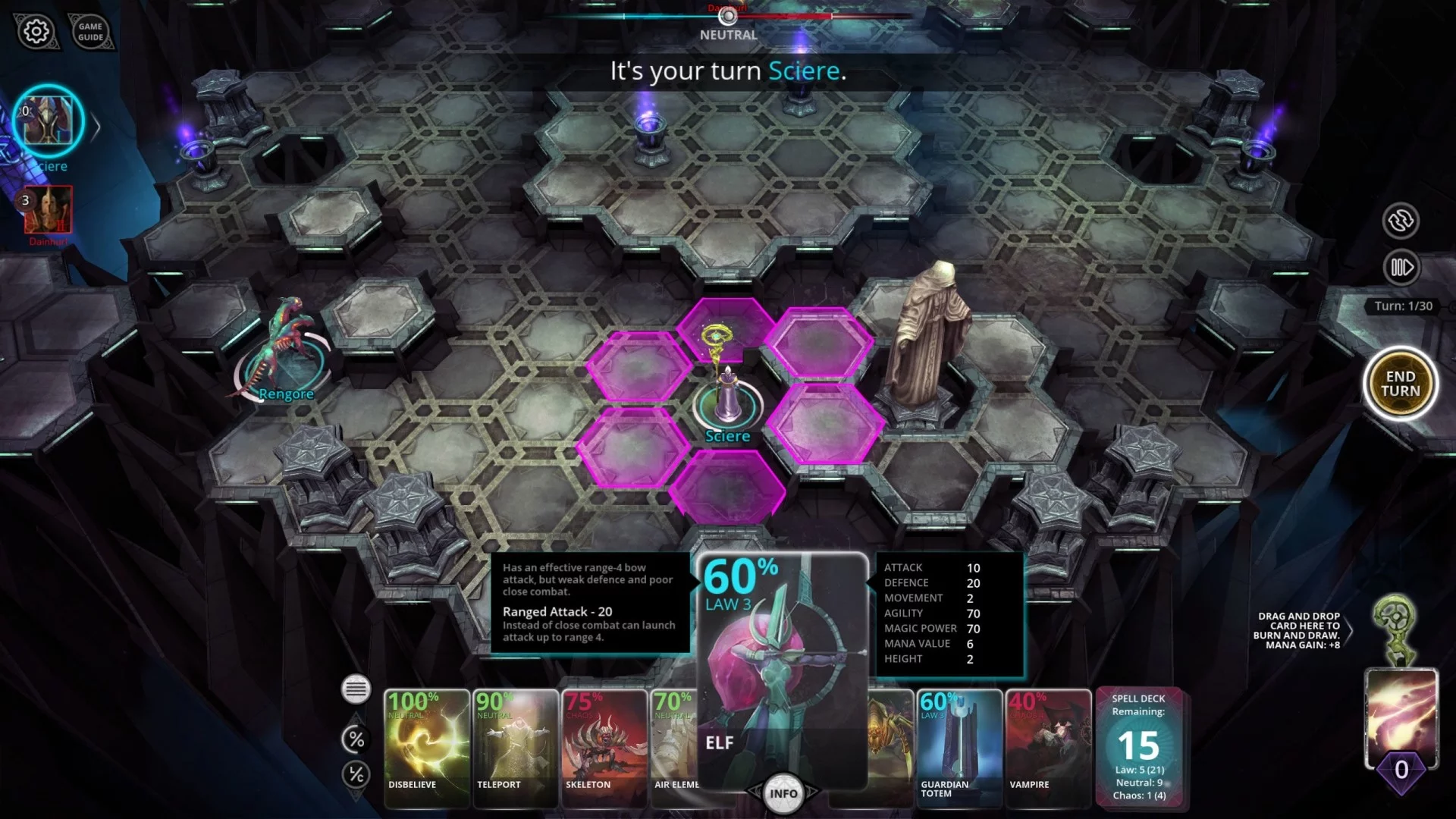Click the percent sort button

coord(356,739)
